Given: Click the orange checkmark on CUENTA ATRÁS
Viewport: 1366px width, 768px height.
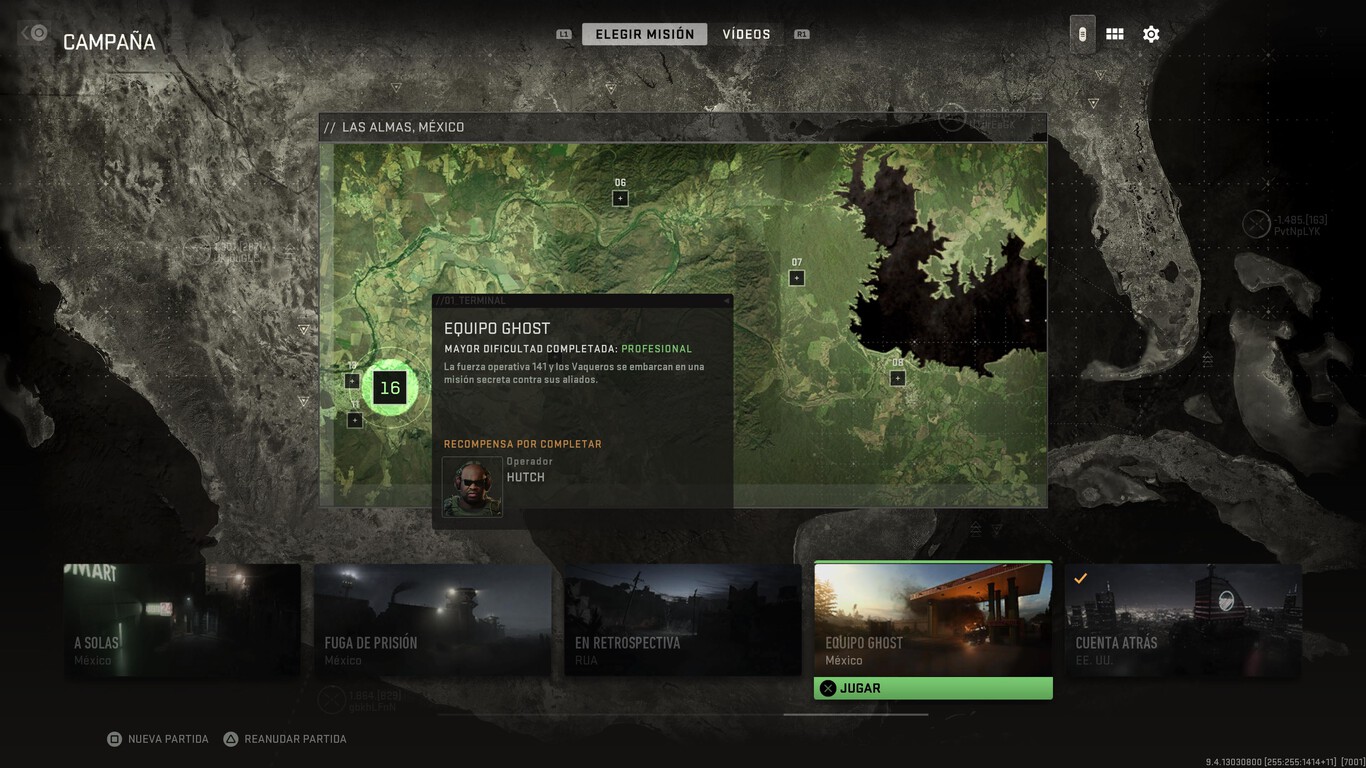Looking at the screenshot, I should (1080, 577).
